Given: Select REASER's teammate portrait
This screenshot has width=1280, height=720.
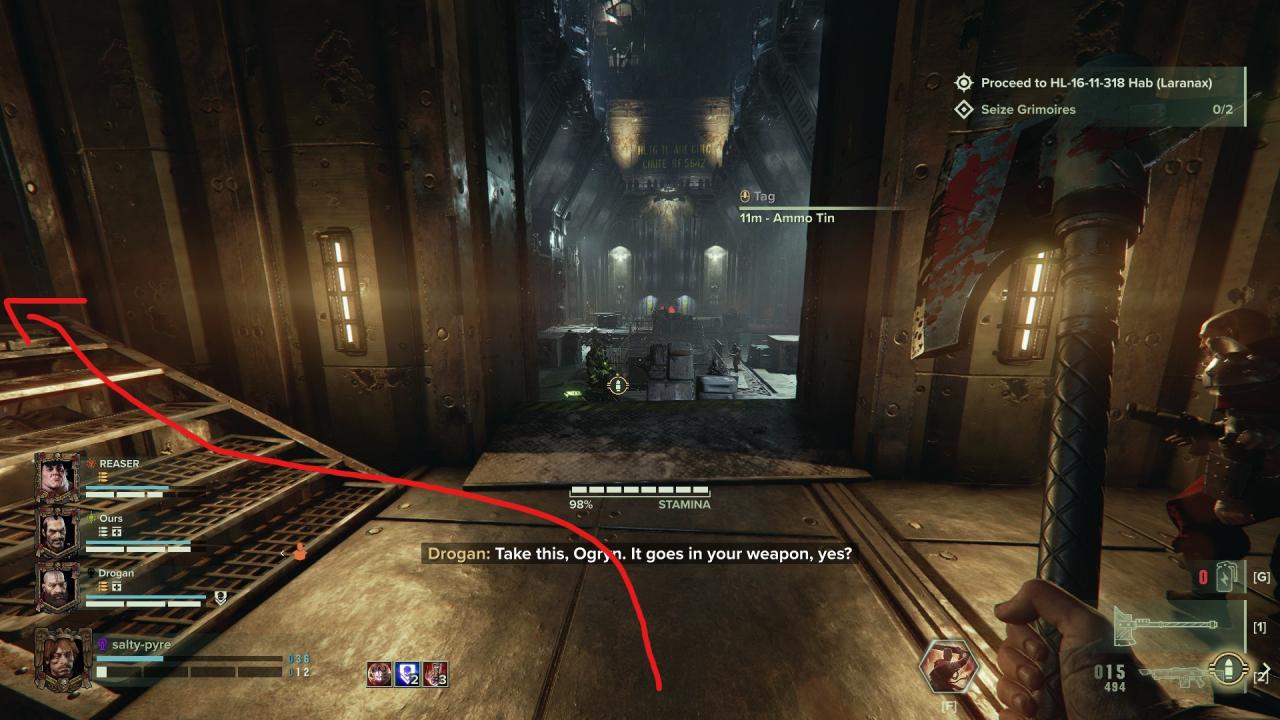Looking at the screenshot, I should click(x=57, y=476).
